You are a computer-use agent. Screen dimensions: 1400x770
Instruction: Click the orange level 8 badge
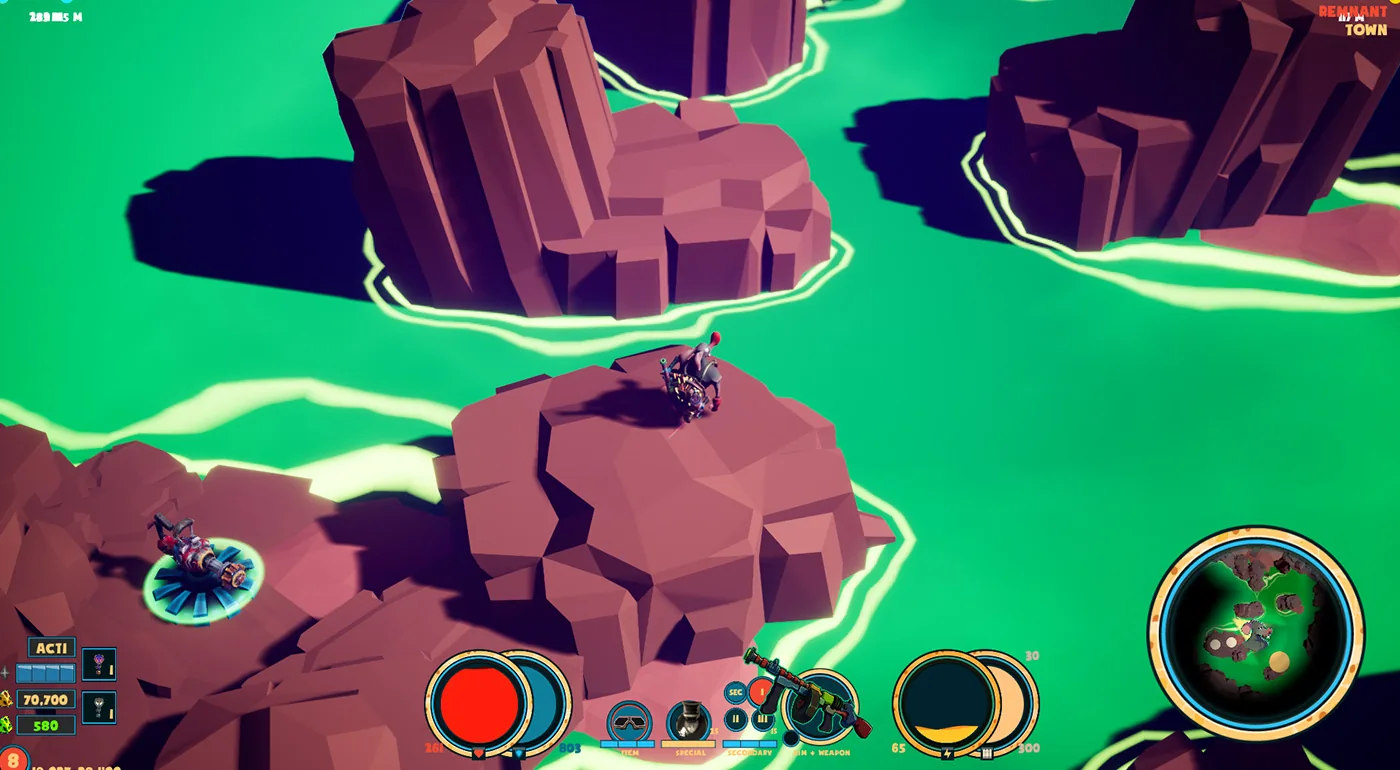tap(13, 759)
